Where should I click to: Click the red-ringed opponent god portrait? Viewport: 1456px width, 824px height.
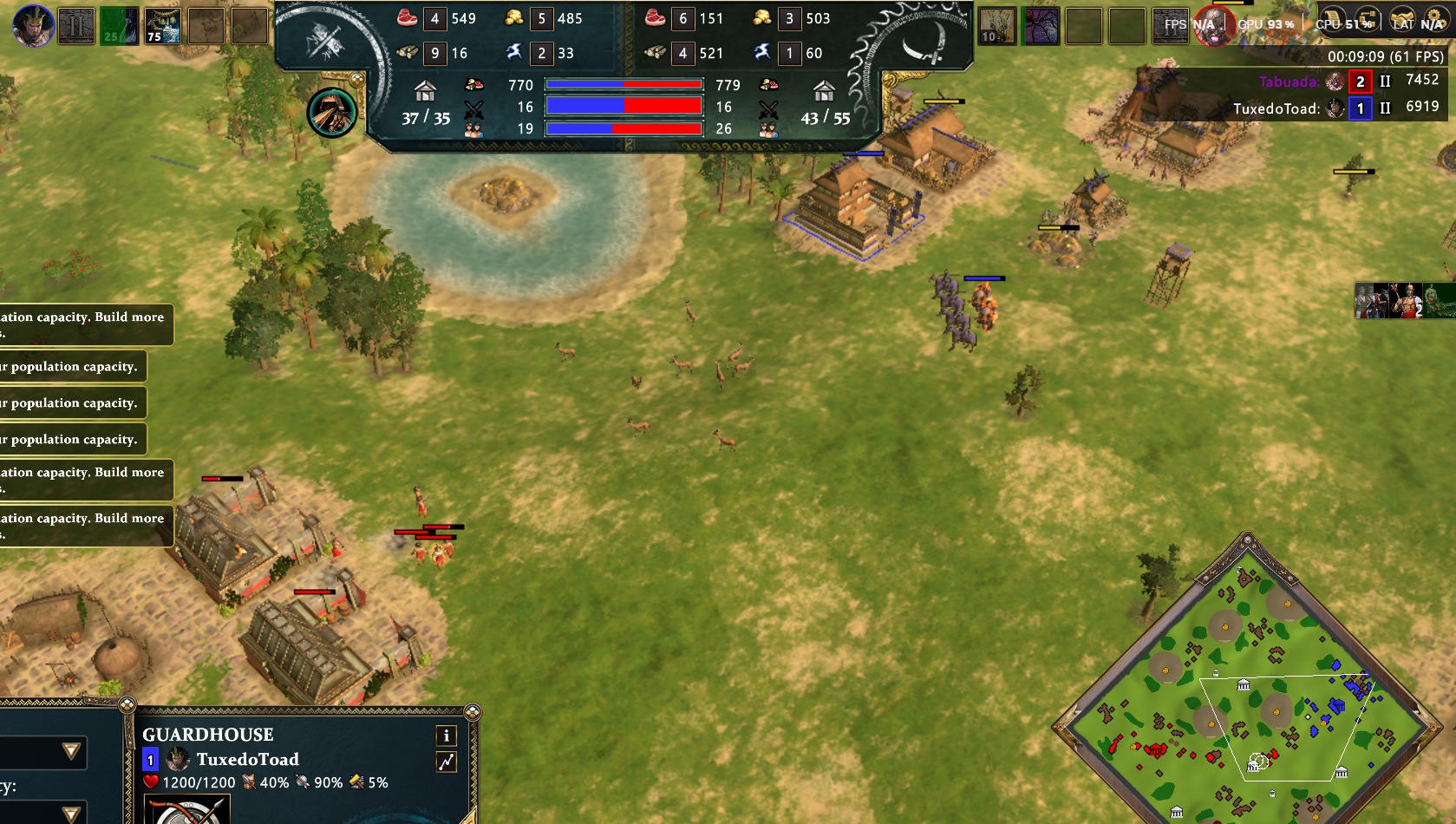coord(1212,25)
